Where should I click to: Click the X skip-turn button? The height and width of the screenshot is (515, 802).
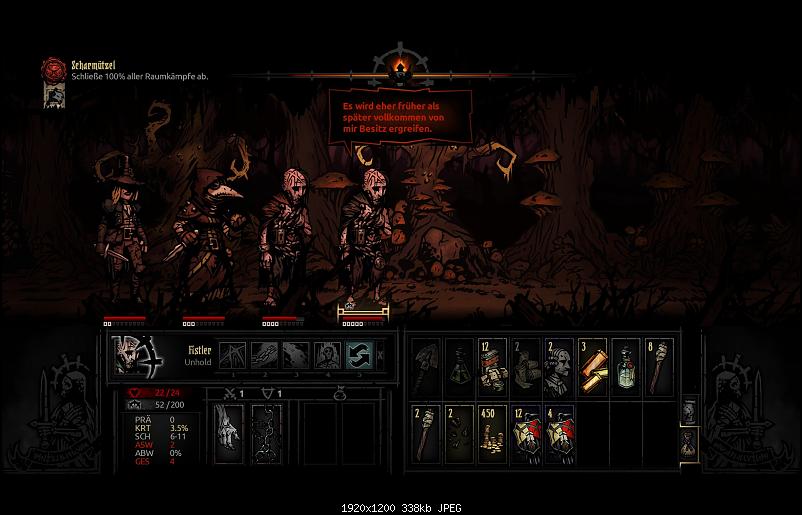(381, 354)
